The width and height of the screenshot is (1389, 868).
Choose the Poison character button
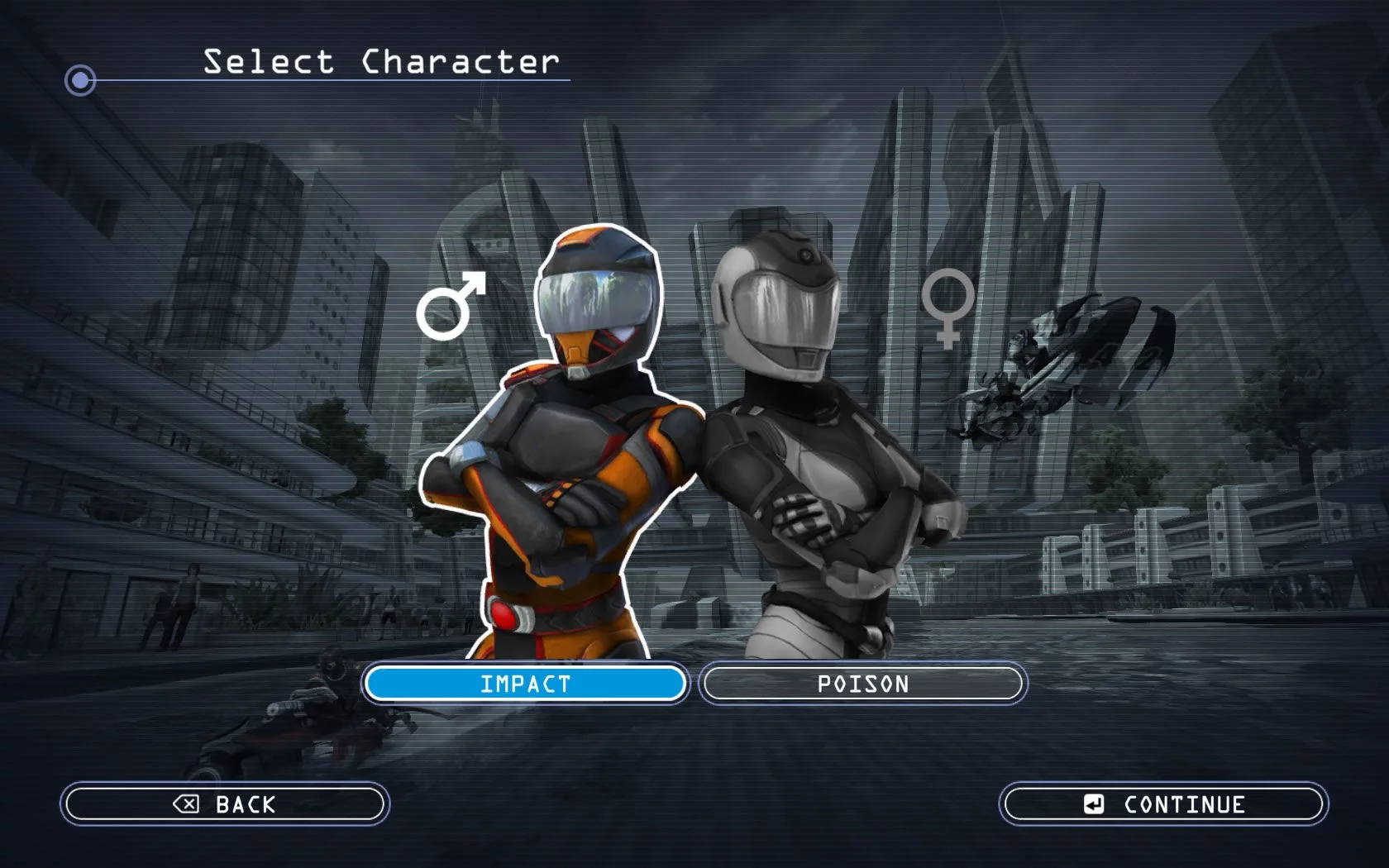tap(862, 684)
